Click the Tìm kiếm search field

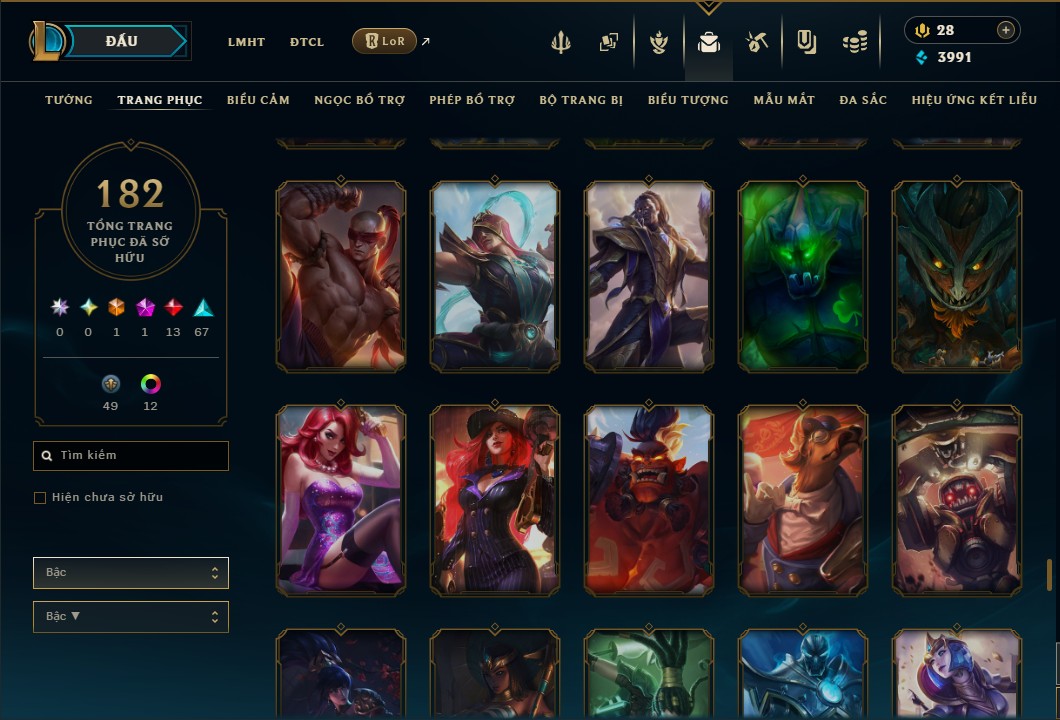(x=131, y=456)
